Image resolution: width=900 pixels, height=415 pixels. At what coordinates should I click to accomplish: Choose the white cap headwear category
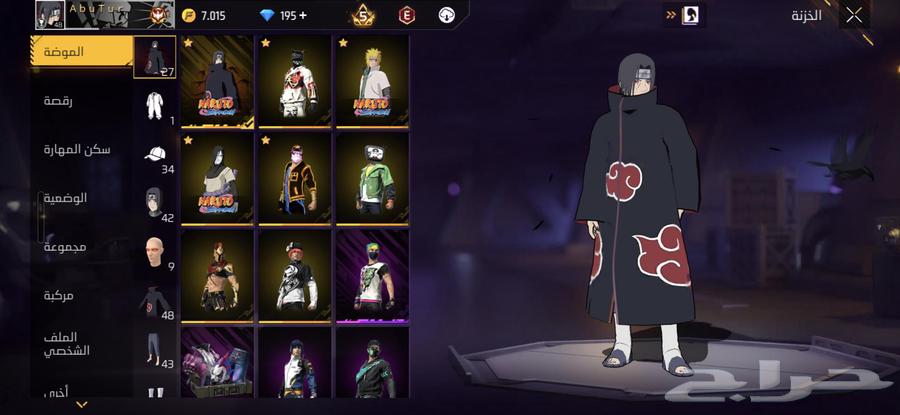click(154, 155)
